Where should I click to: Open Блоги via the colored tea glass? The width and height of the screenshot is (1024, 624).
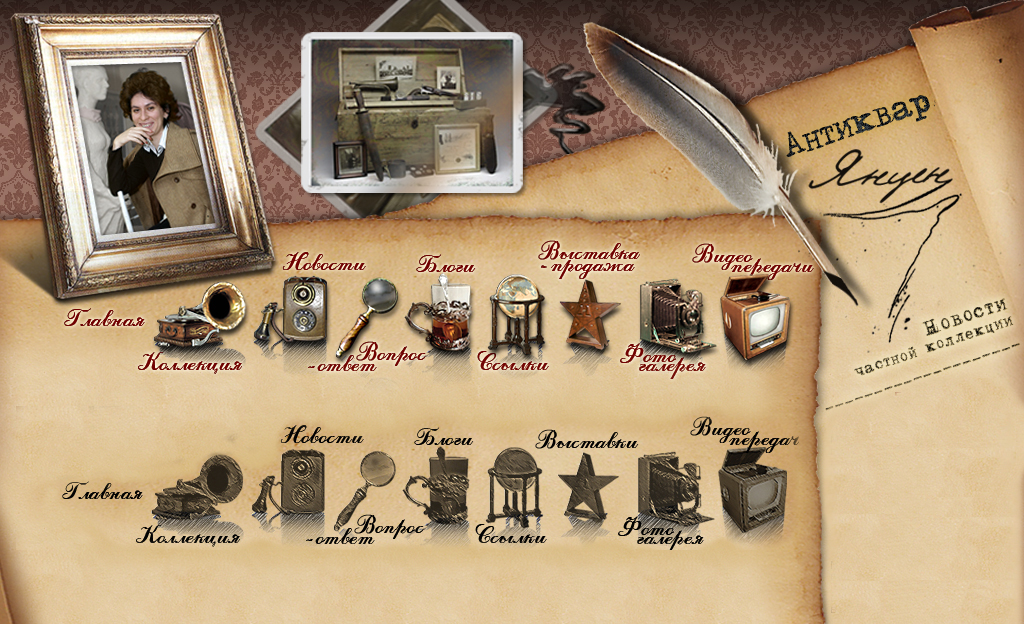coord(439,313)
